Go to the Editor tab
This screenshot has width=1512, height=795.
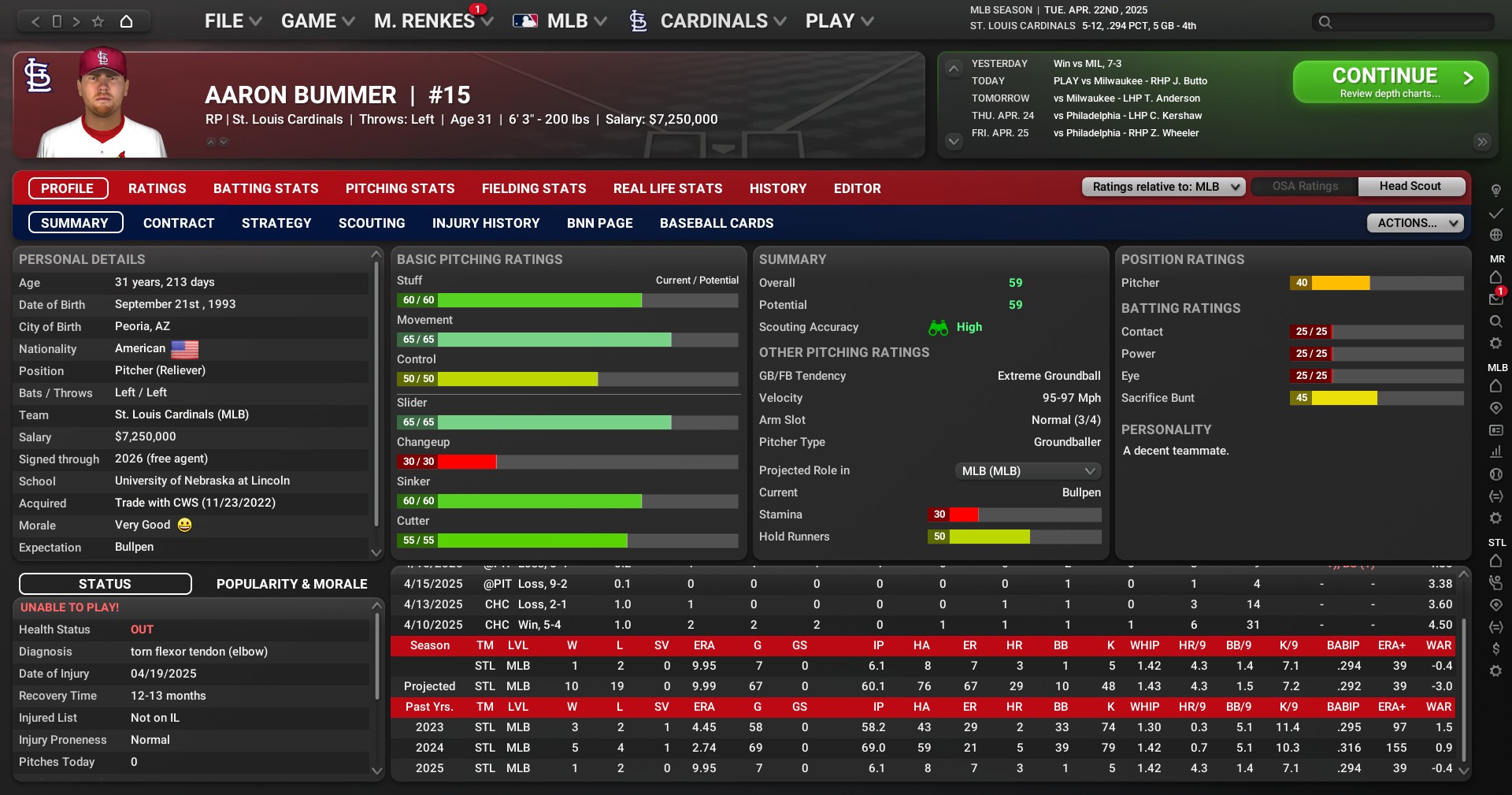[x=858, y=188]
